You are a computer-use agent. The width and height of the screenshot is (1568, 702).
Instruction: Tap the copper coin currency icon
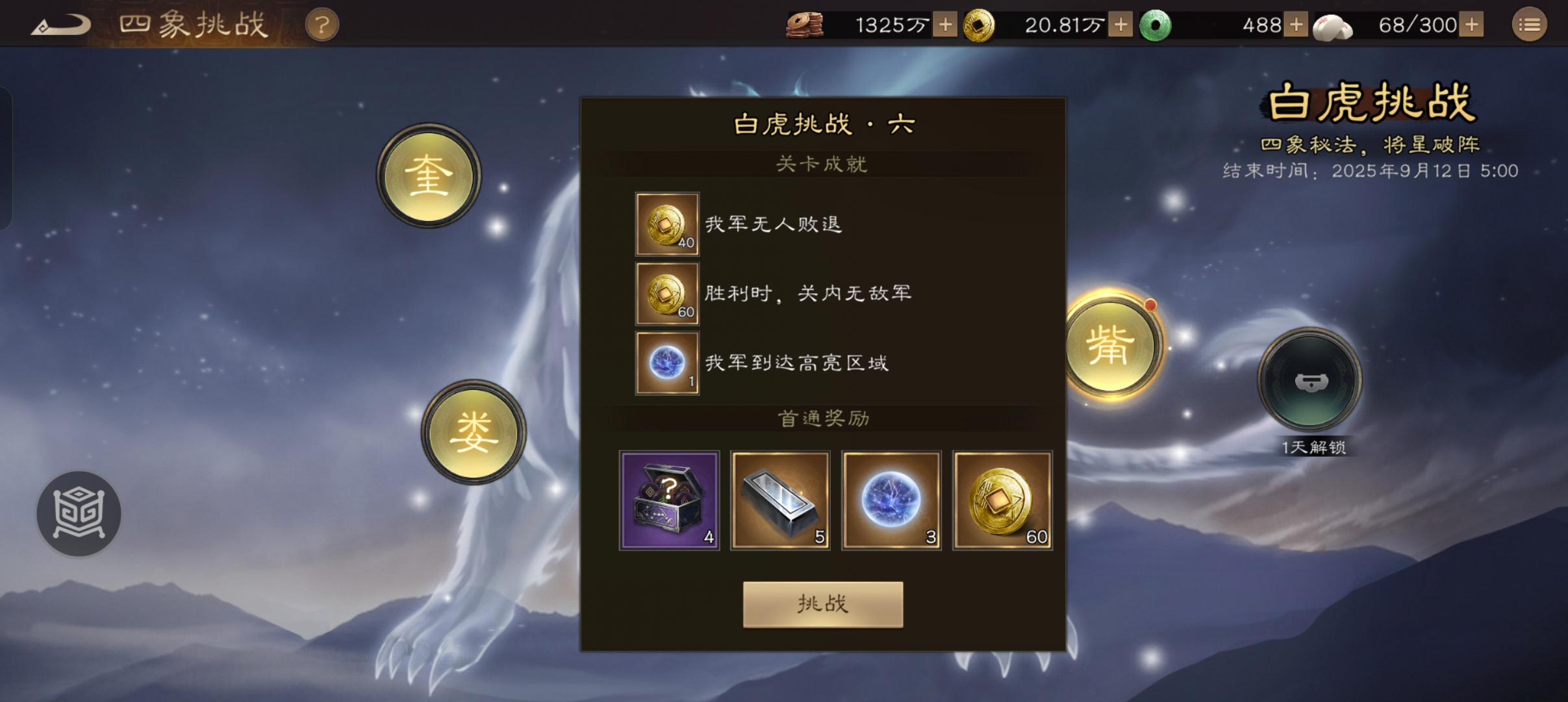[x=805, y=24]
